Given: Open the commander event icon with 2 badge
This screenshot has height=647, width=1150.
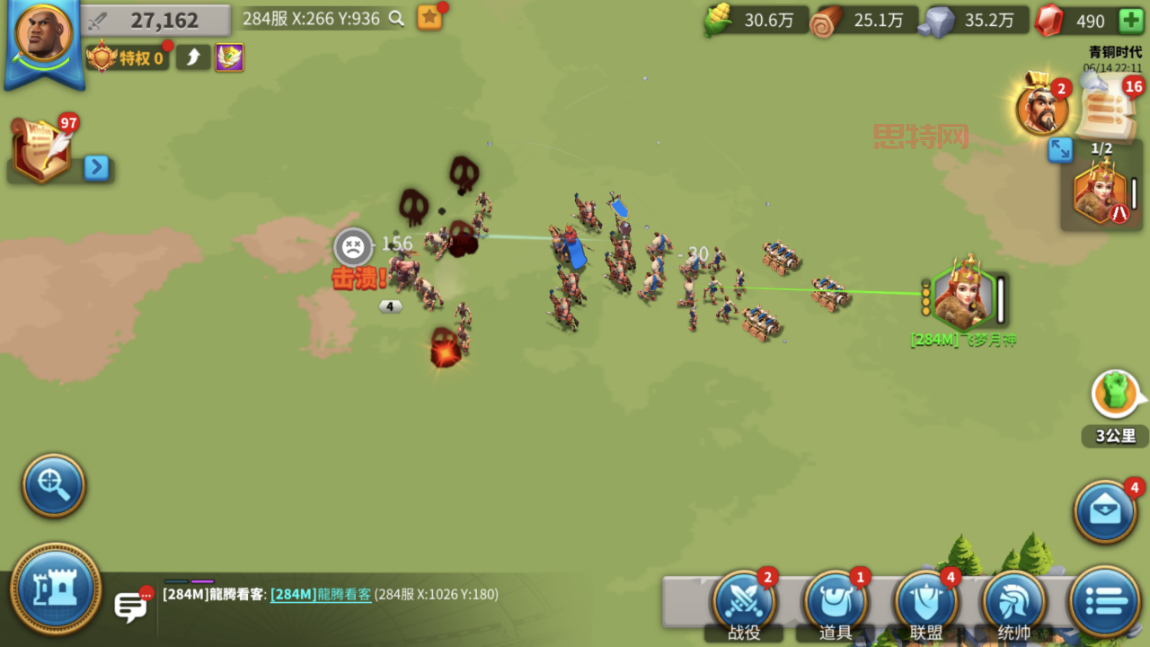Looking at the screenshot, I should coord(1042,107).
